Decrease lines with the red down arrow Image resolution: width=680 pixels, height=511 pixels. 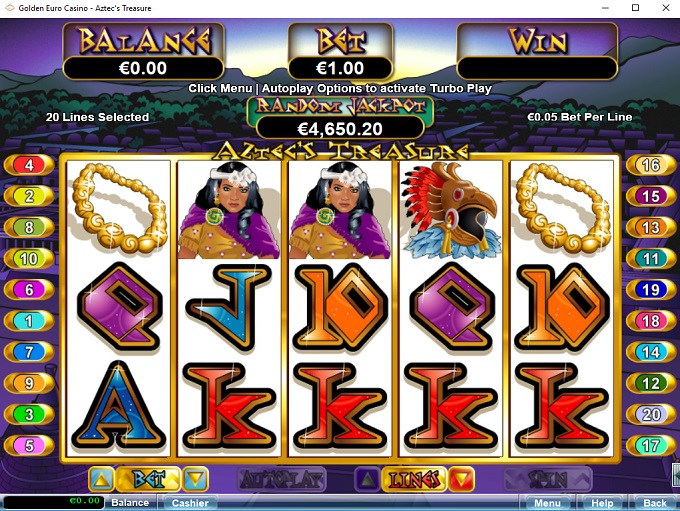pos(461,480)
